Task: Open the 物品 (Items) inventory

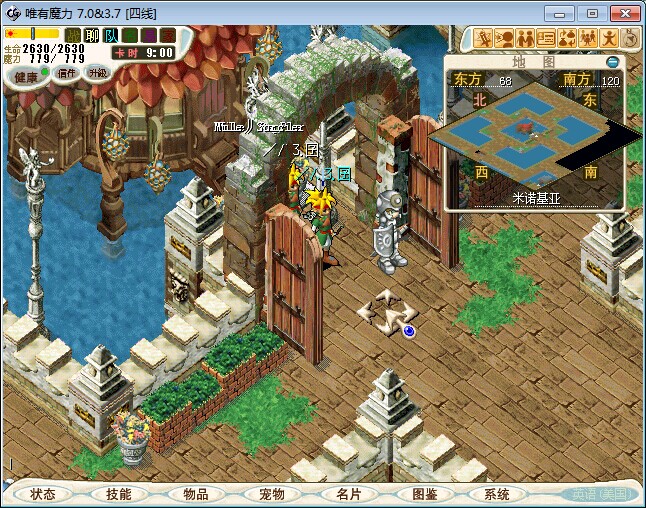Action: pos(195,494)
